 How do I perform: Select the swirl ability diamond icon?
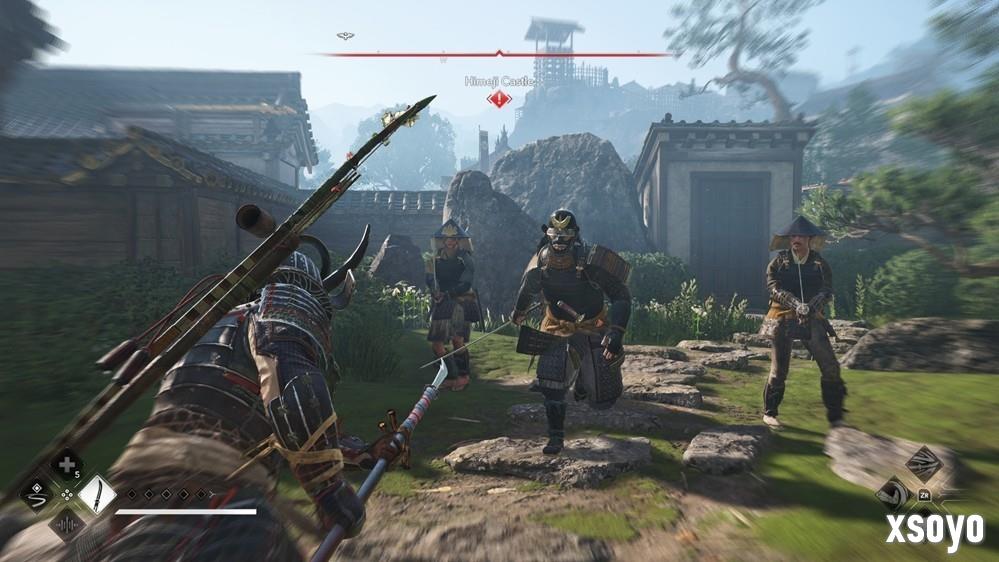pyautogui.click(x=37, y=494)
